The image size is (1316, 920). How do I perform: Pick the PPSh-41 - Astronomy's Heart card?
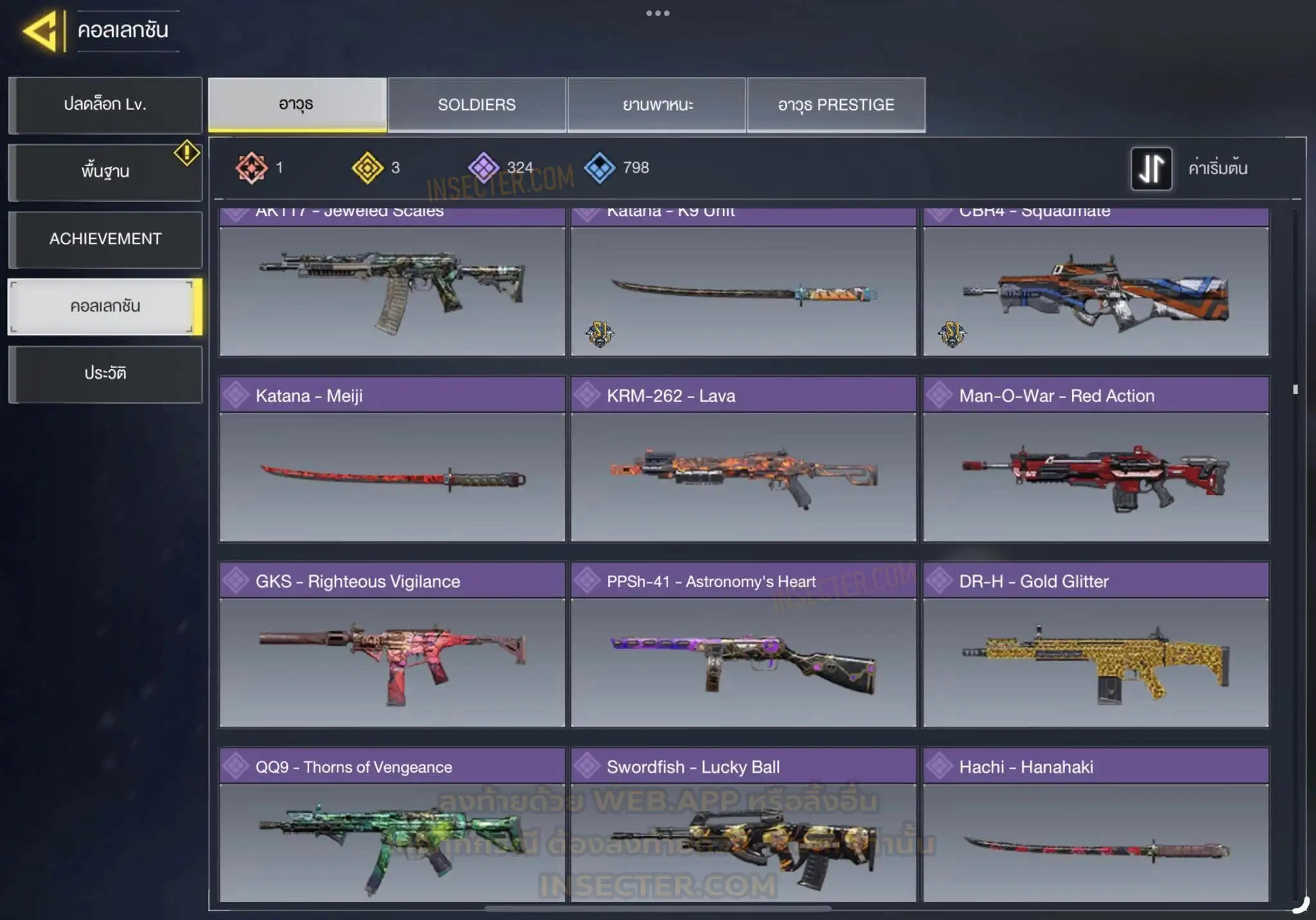click(x=743, y=645)
